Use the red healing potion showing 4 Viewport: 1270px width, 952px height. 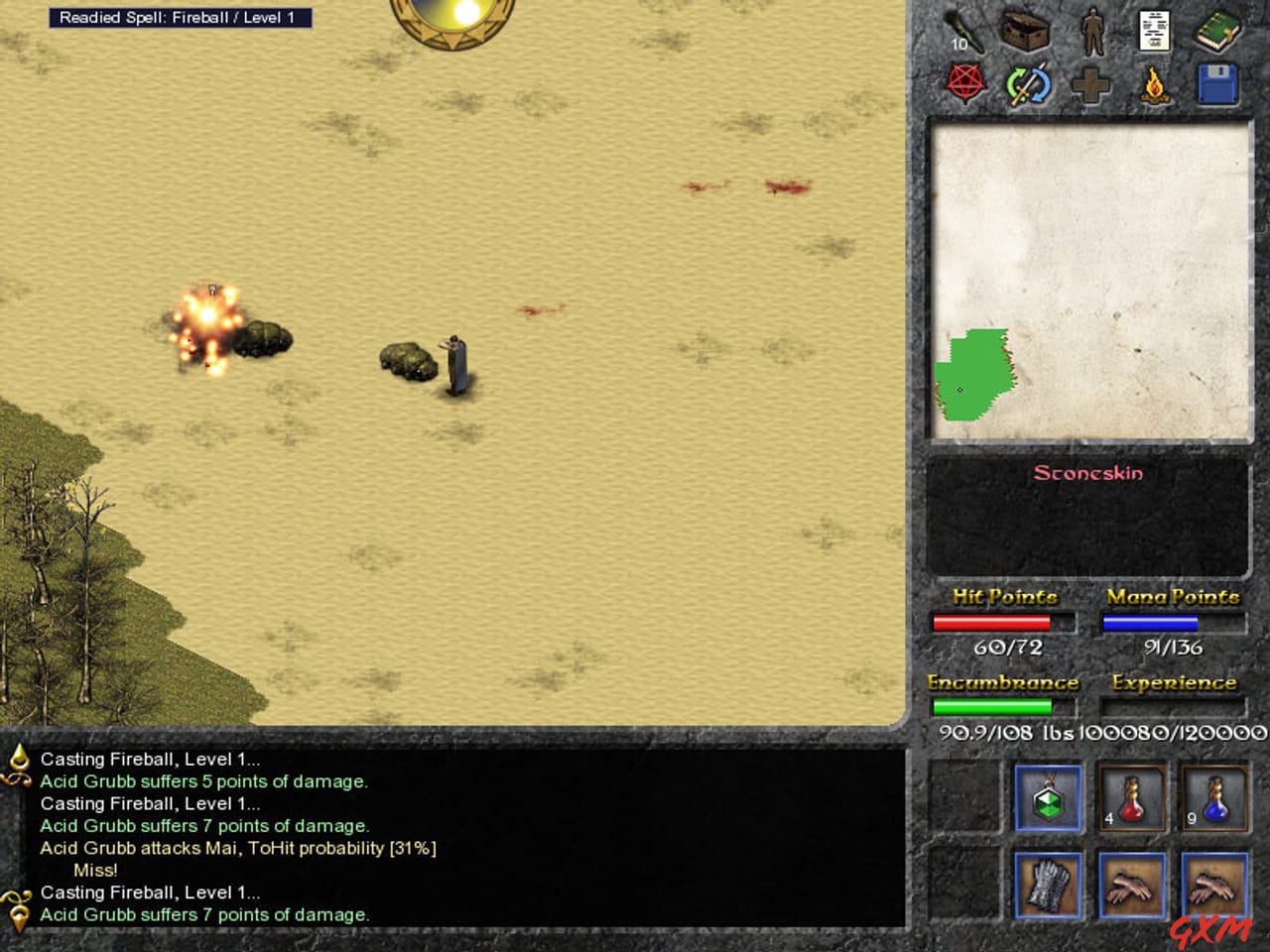[x=1131, y=798]
